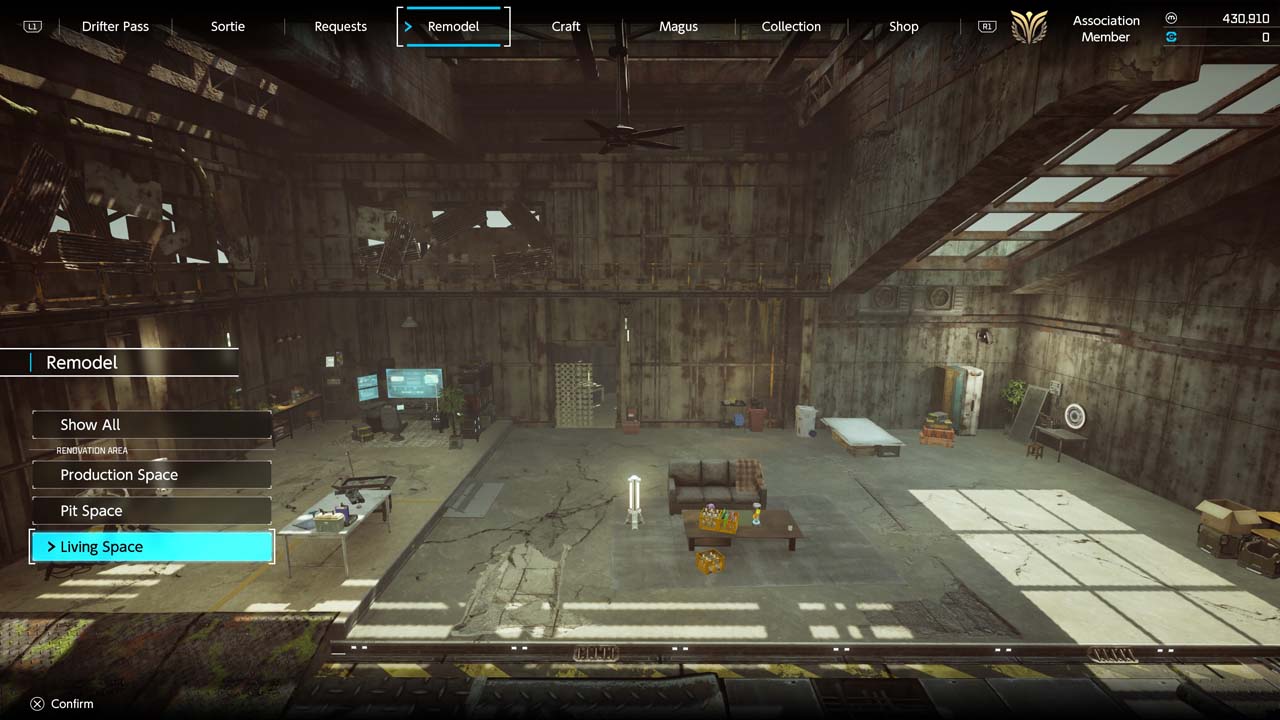
Task: Choose the Pit Space option
Action: pyautogui.click(x=152, y=511)
